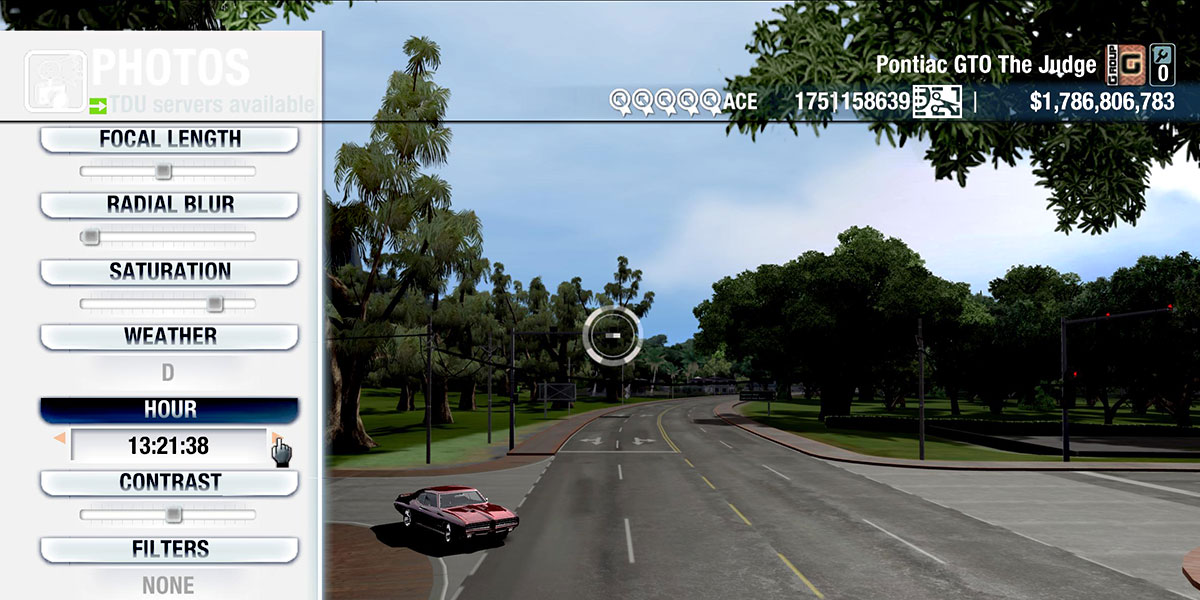The height and width of the screenshot is (600, 1200).
Task: Adjust the Focal Length slider handle
Action: pyautogui.click(x=163, y=172)
